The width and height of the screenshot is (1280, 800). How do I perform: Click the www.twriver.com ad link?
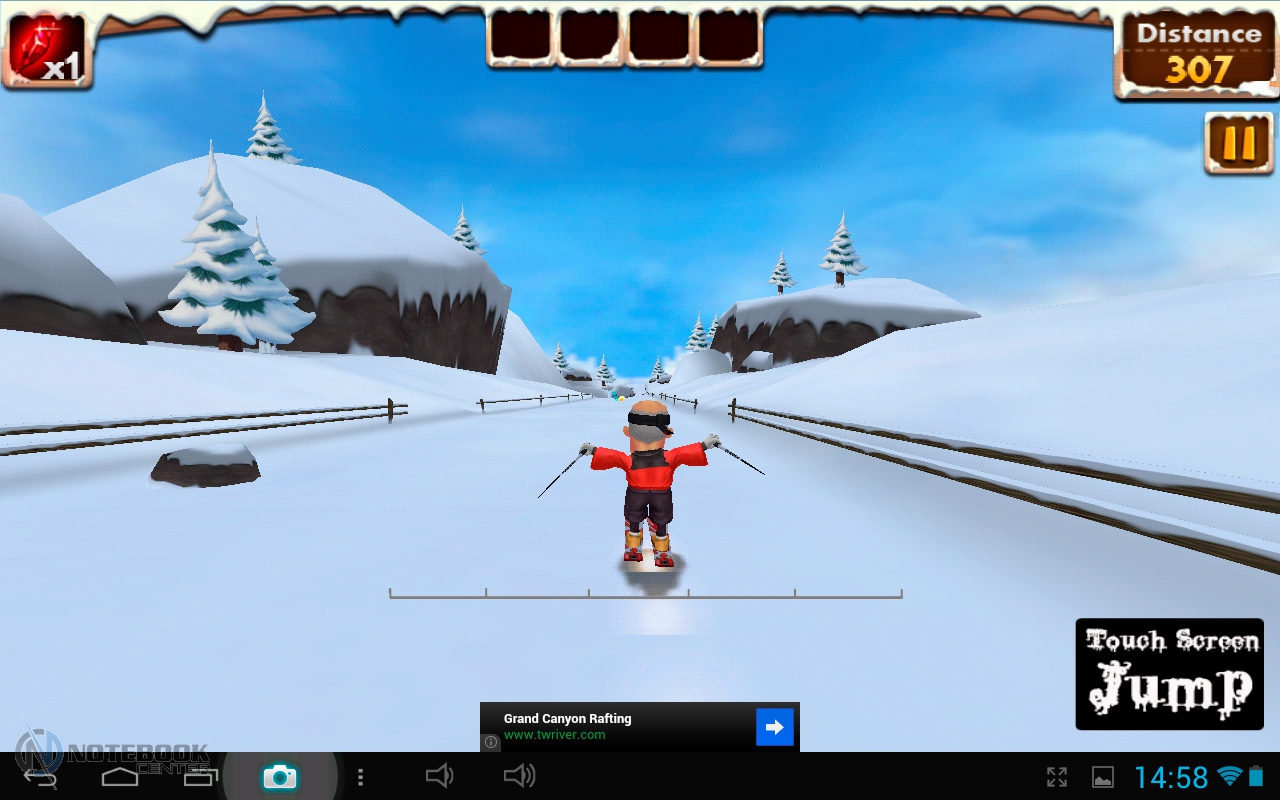coord(554,735)
